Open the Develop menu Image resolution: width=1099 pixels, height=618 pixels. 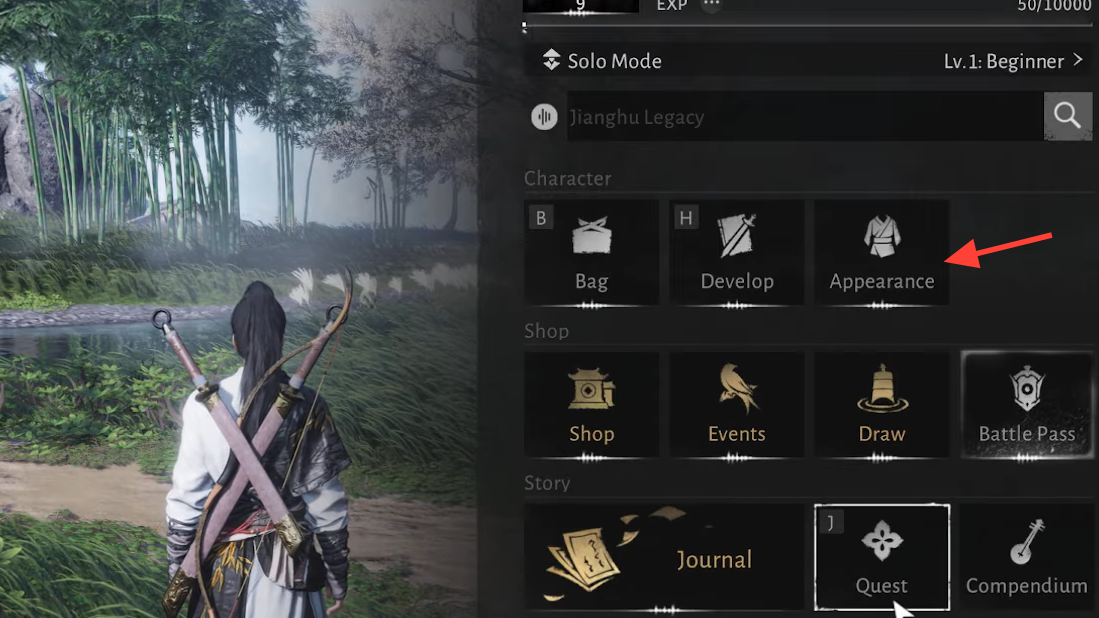tap(737, 252)
